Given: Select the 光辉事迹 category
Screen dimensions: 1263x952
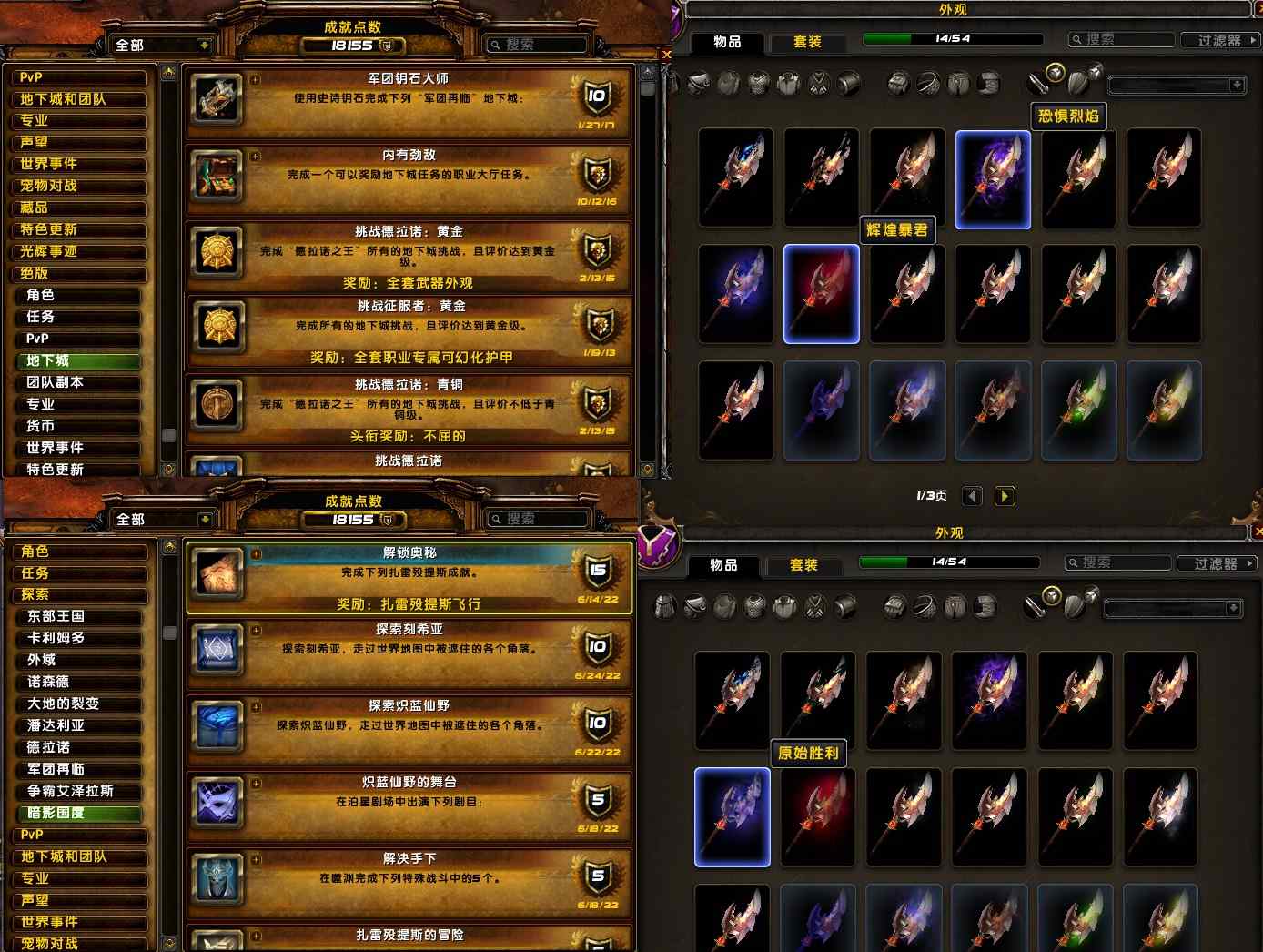Looking at the screenshot, I should (x=77, y=251).
